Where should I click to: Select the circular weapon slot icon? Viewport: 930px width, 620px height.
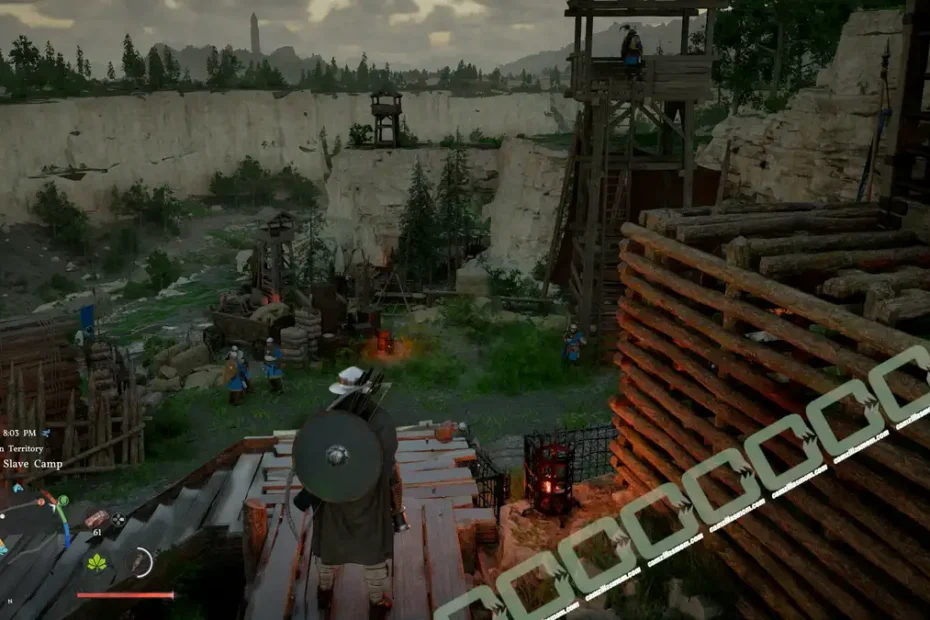click(141, 562)
